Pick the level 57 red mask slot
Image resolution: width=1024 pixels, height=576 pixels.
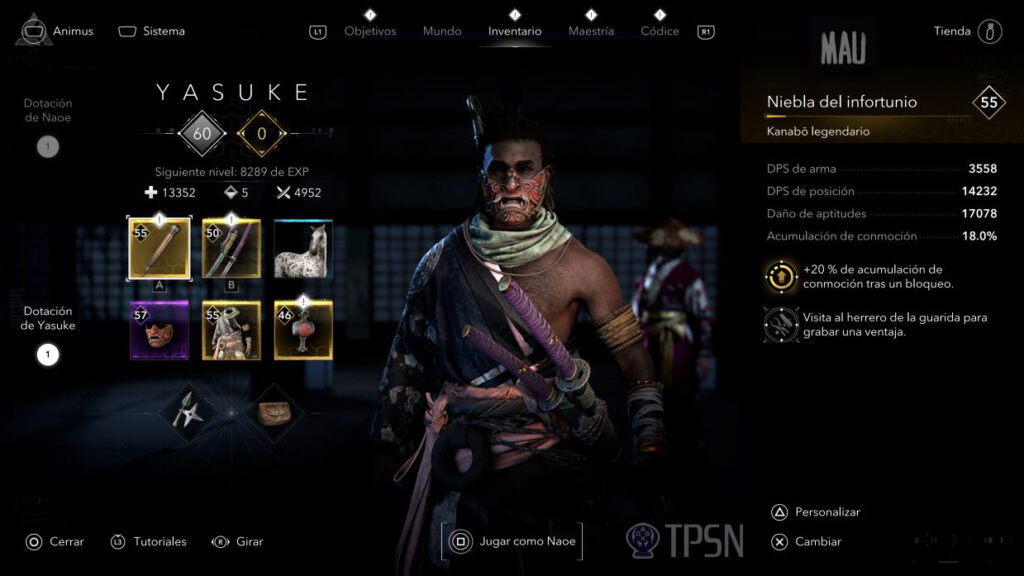click(x=159, y=330)
